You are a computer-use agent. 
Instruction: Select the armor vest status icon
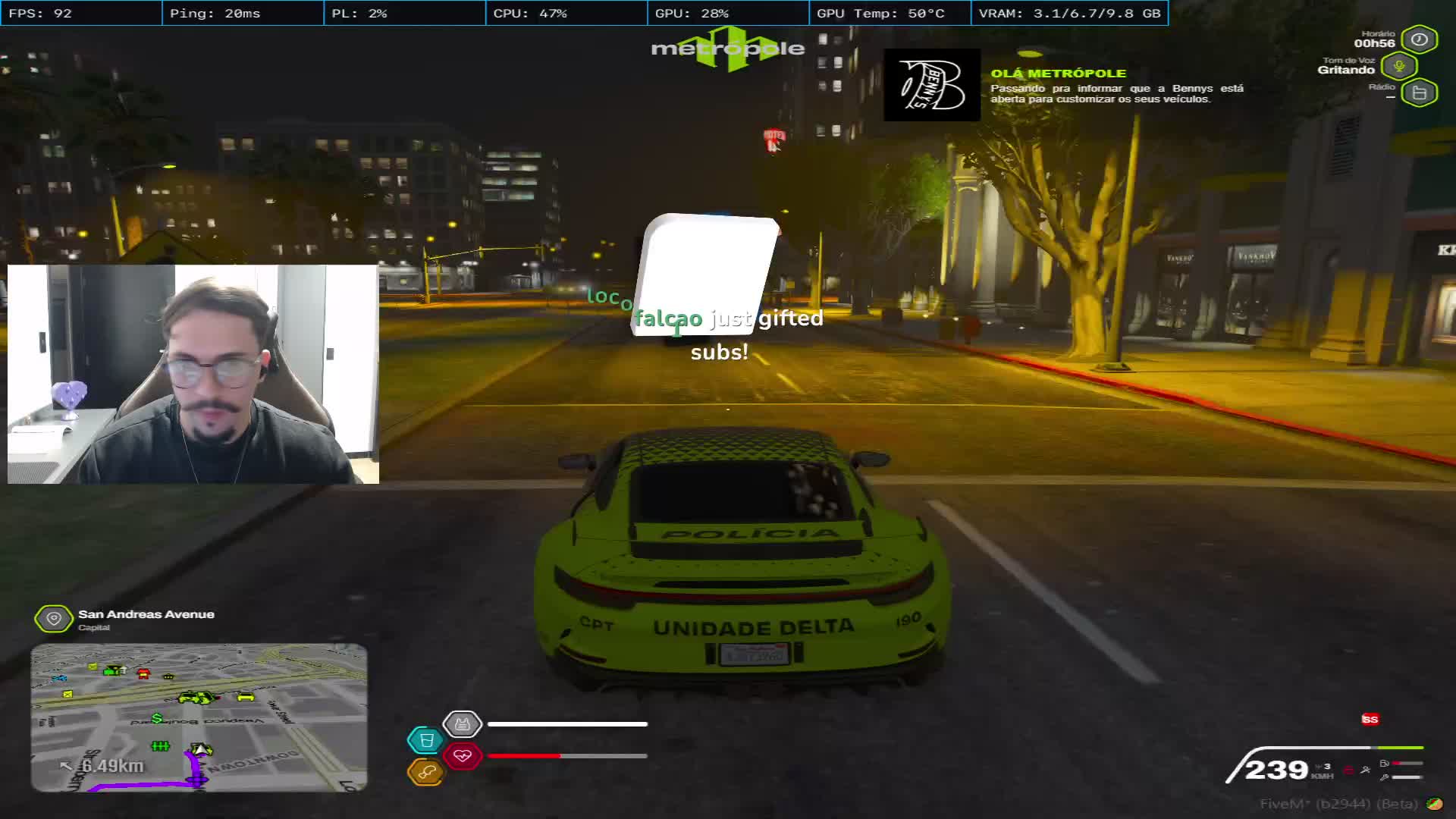462,724
